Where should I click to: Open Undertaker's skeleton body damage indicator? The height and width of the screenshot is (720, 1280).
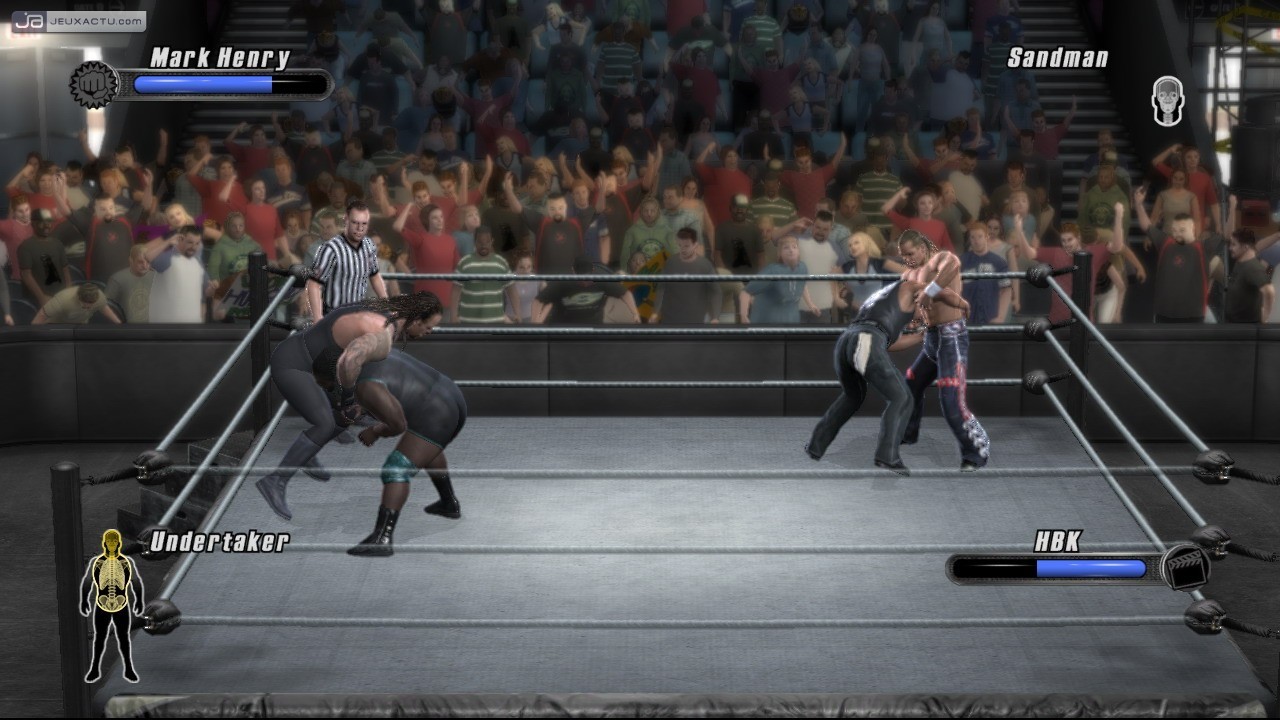coord(111,604)
